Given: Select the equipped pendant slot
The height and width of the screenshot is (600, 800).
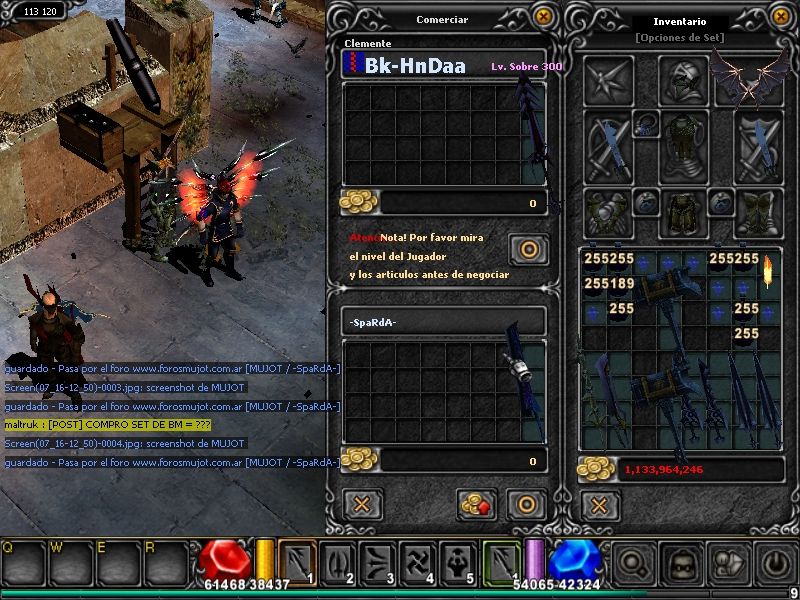Looking at the screenshot, I should click(x=646, y=124).
